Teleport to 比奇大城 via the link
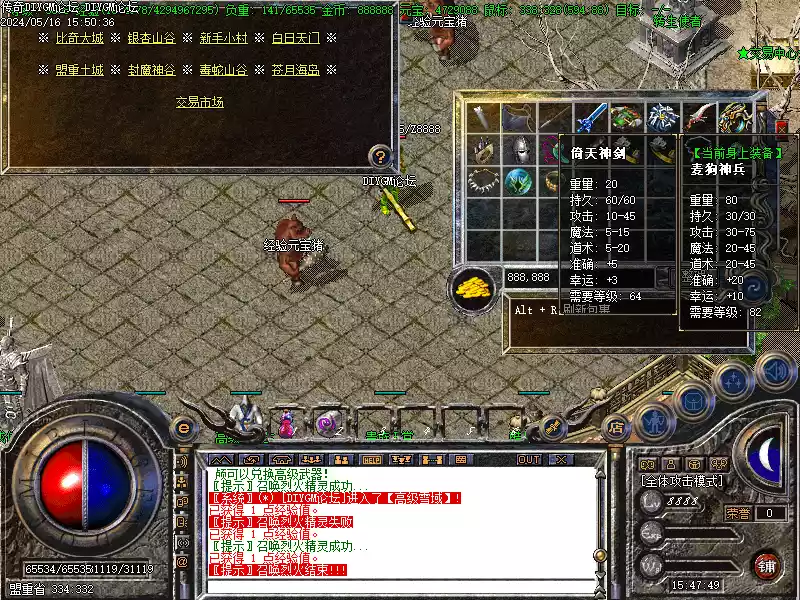The height and width of the screenshot is (600, 800). tap(79, 38)
